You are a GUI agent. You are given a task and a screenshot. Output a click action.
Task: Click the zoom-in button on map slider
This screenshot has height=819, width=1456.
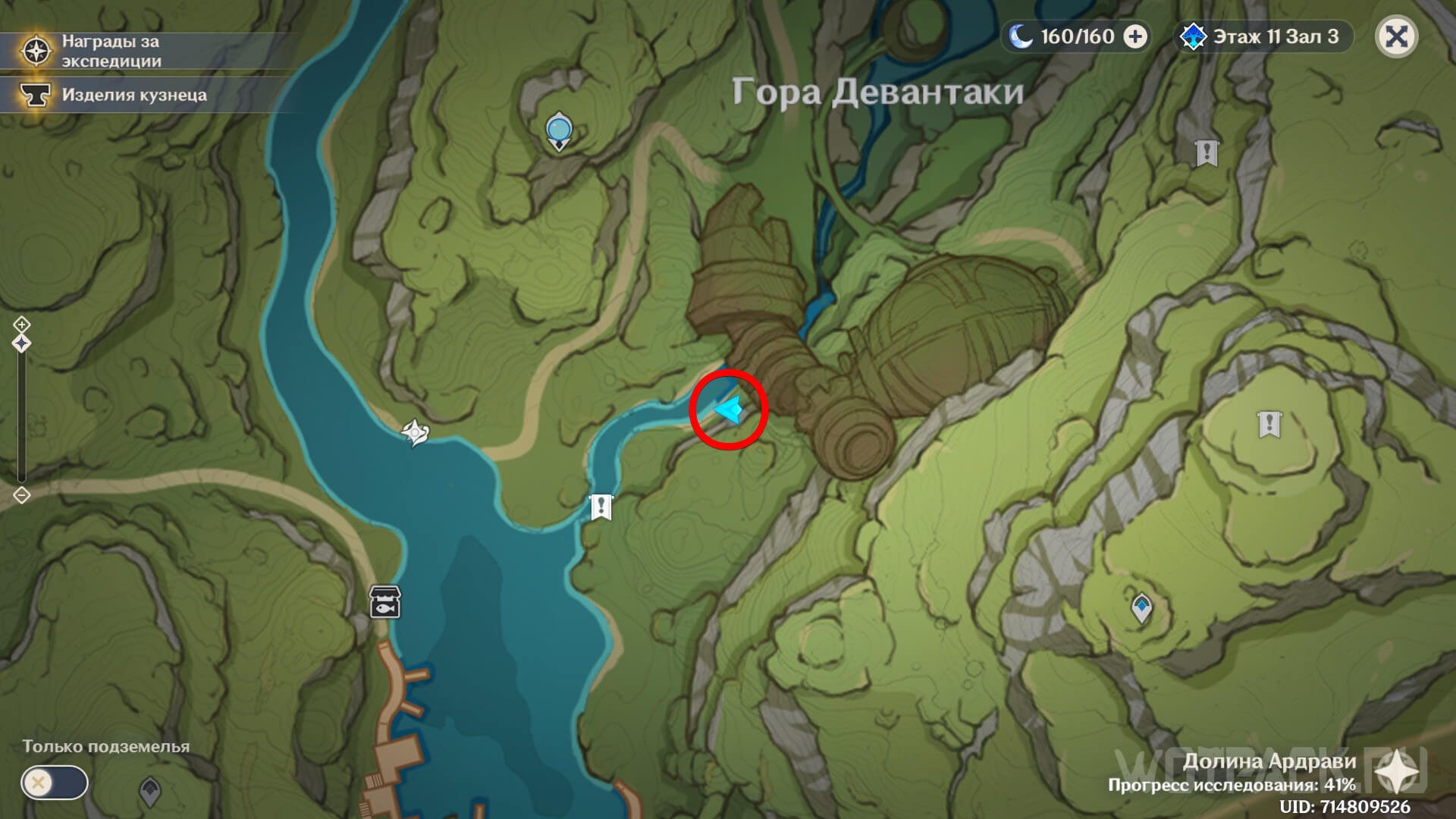tap(21, 325)
